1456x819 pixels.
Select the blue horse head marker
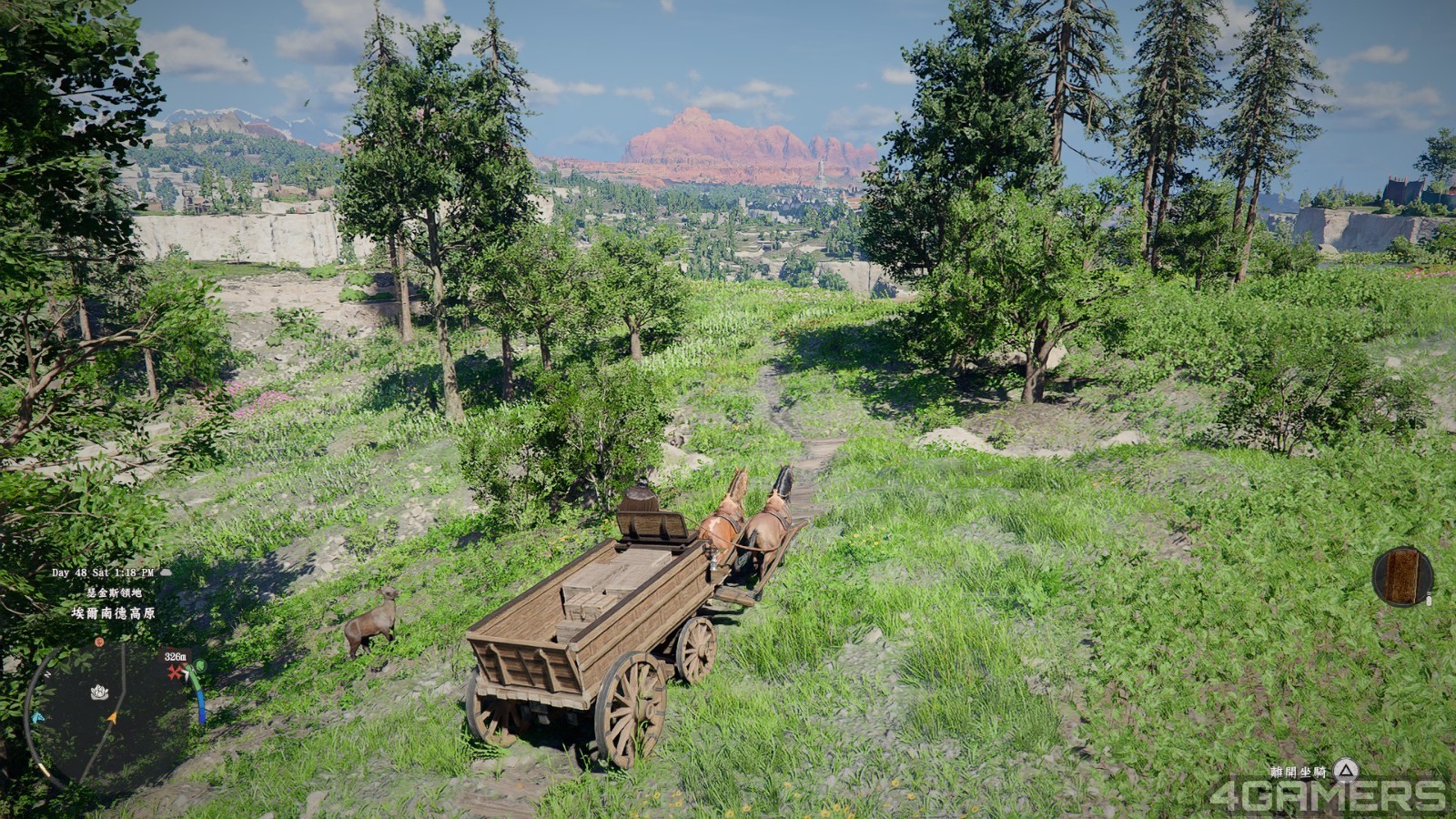[x=37, y=717]
